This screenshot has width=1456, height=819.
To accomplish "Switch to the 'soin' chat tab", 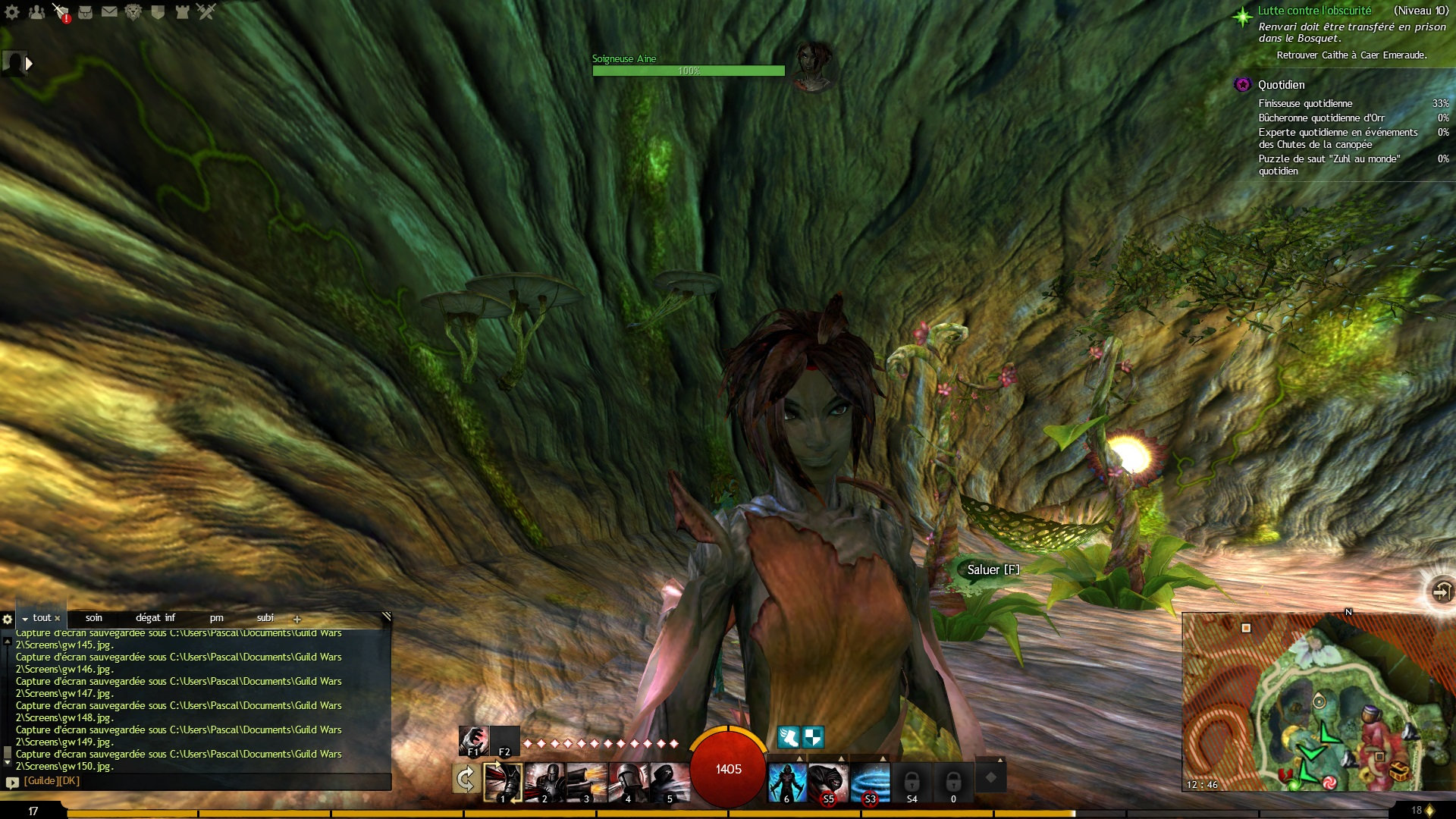I will pos(93,618).
